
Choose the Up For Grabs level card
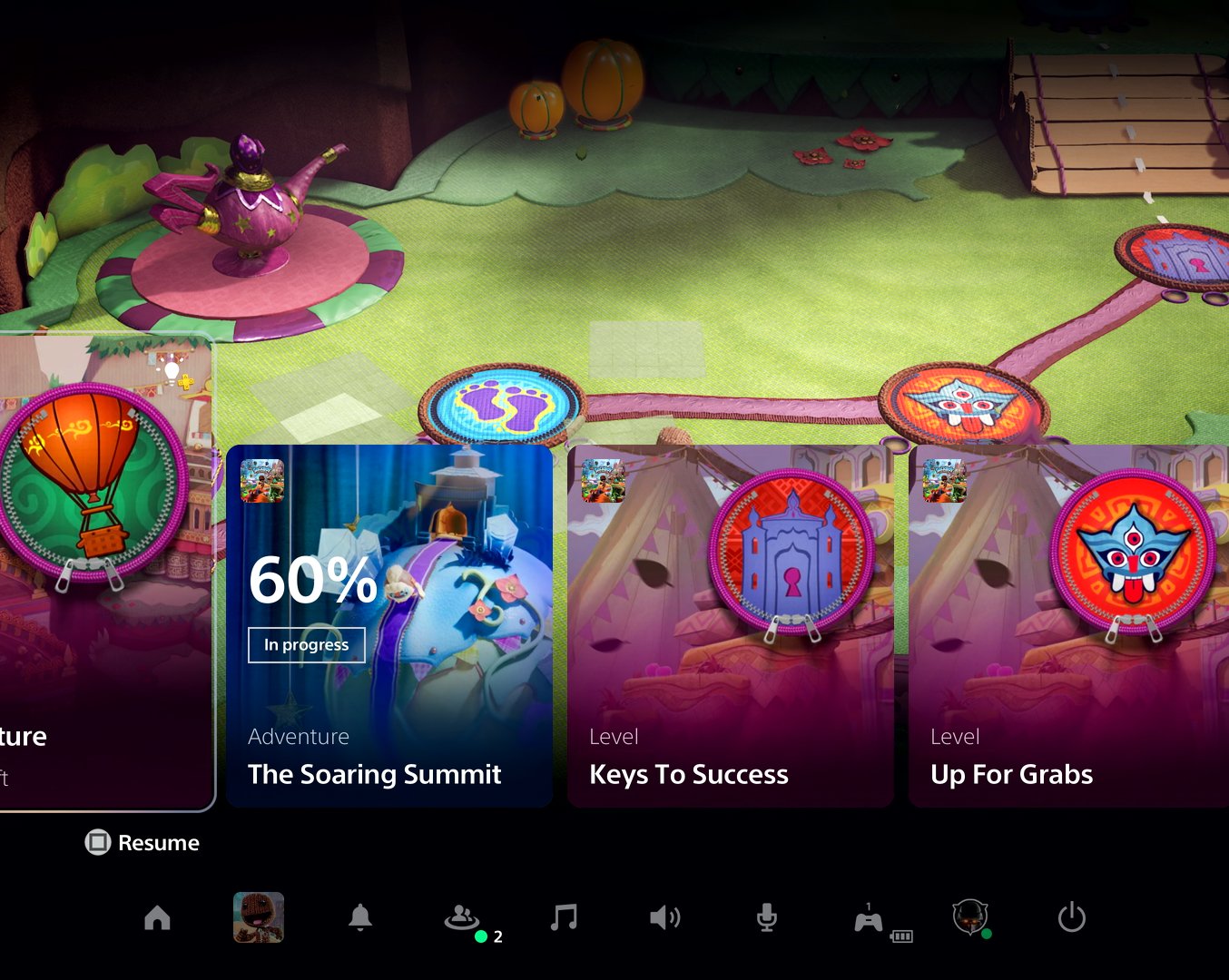1068,626
